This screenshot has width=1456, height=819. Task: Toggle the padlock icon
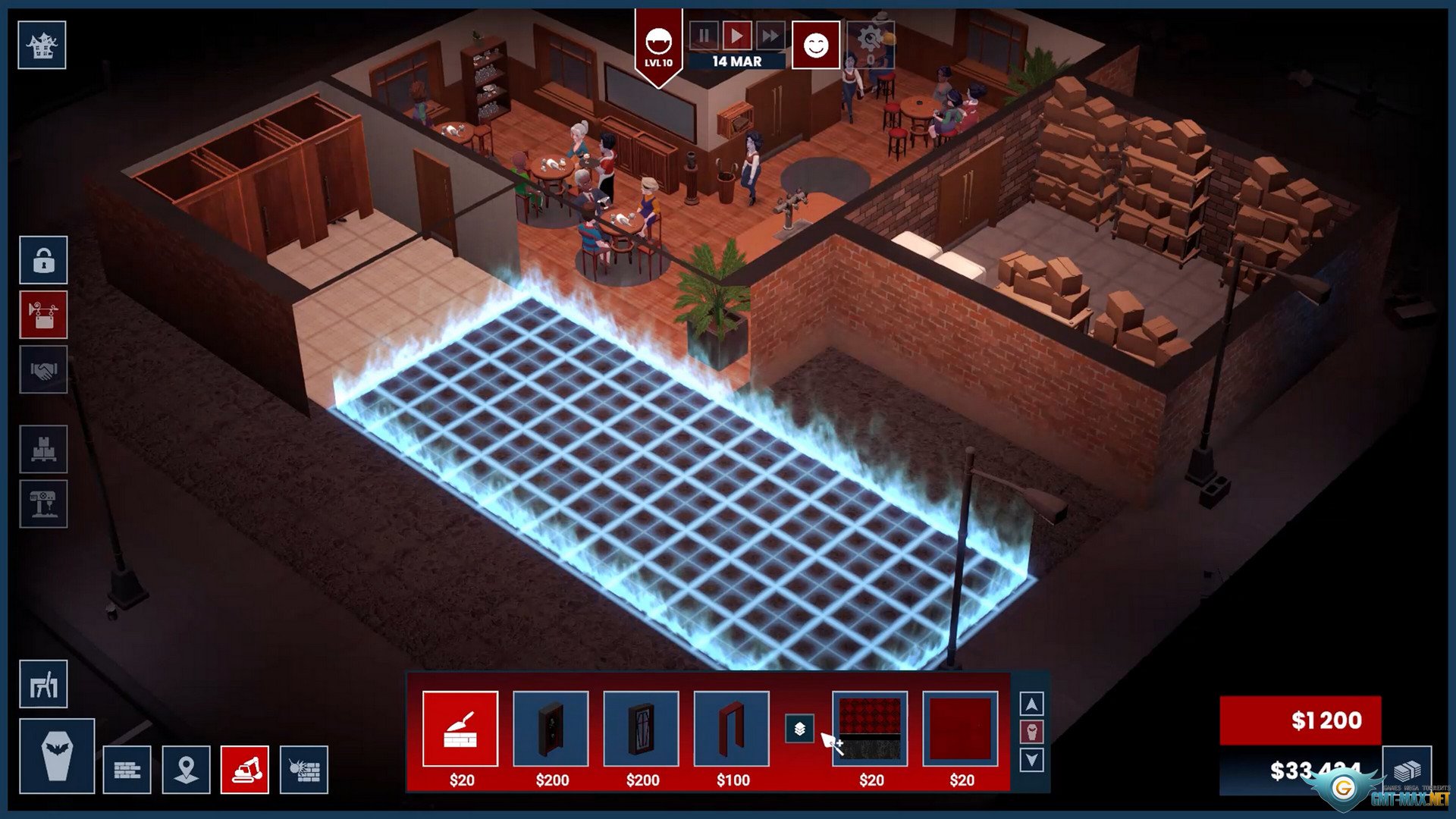pyautogui.click(x=43, y=260)
